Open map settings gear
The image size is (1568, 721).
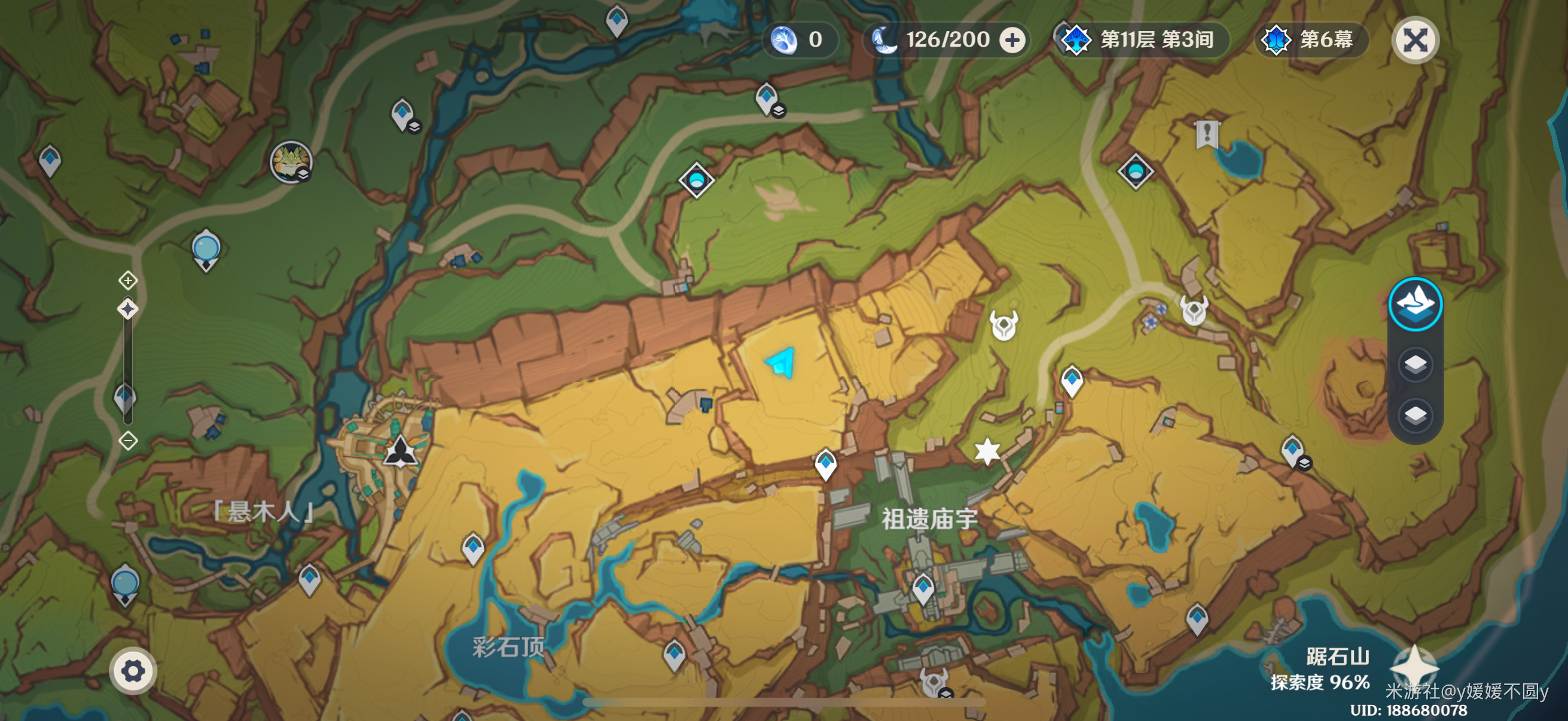click(x=133, y=671)
